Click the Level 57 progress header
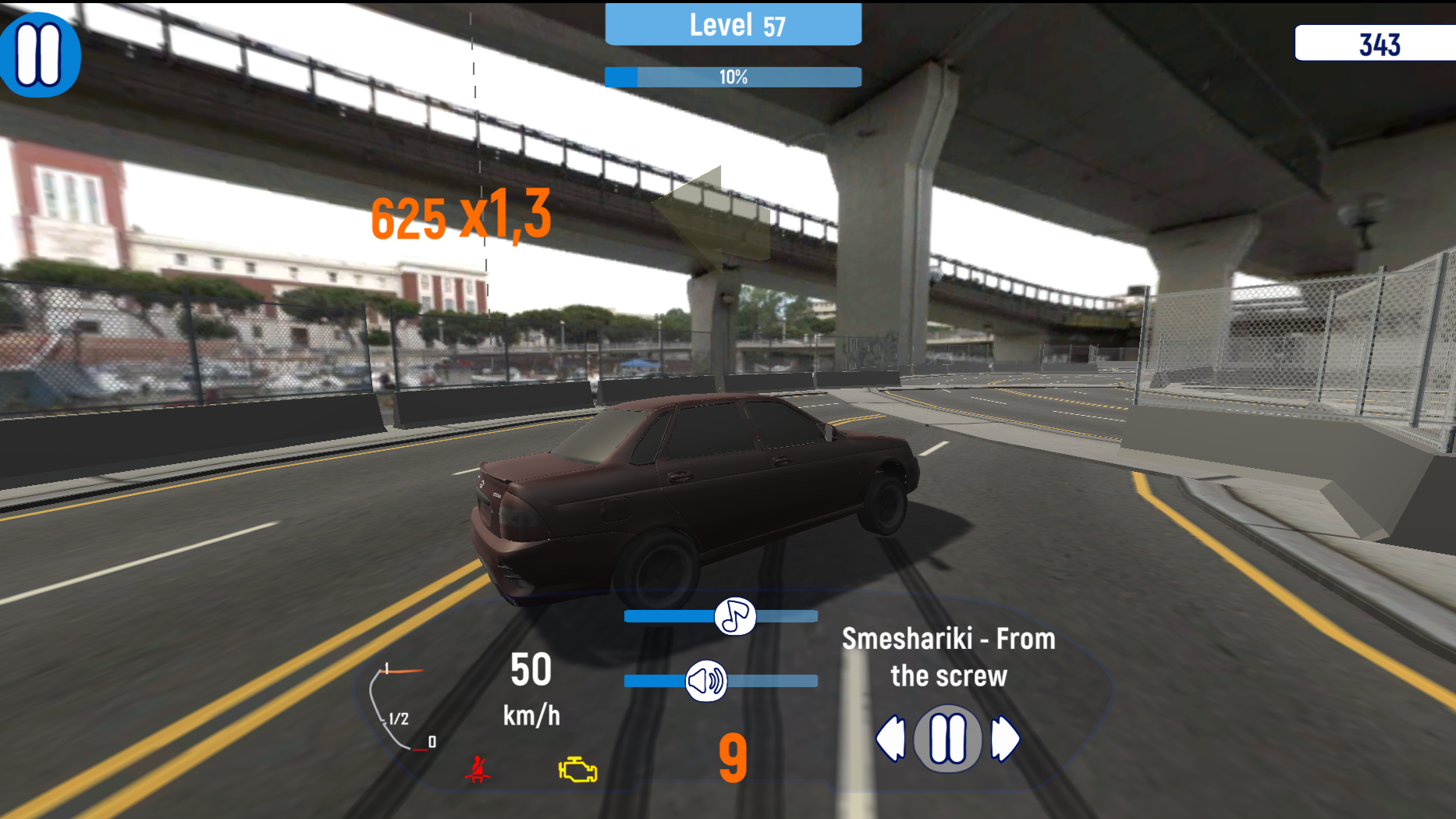 (x=733, y=25)
